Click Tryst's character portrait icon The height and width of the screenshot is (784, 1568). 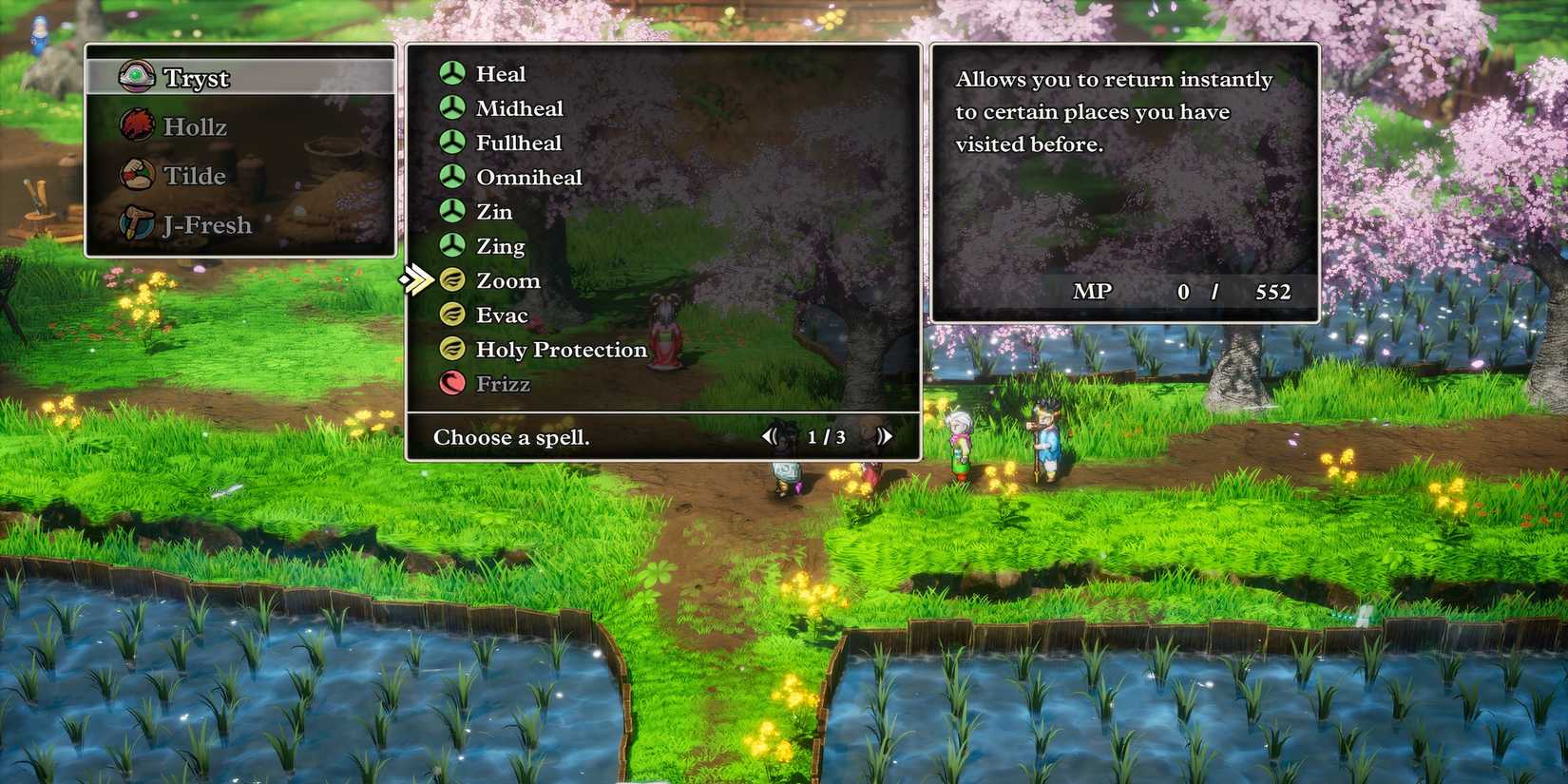tap(139, 76)
